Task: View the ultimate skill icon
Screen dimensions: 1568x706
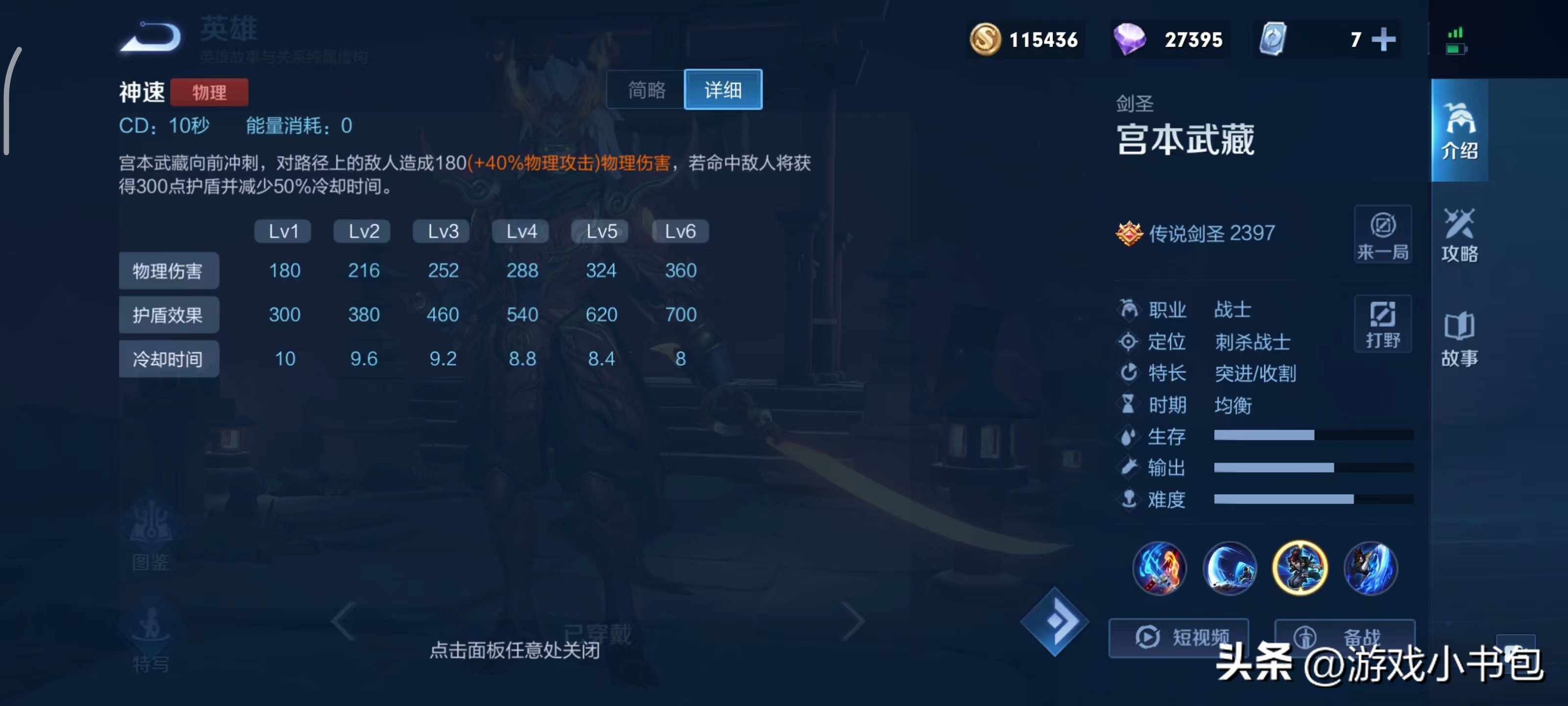Action: pos(1370,568)
